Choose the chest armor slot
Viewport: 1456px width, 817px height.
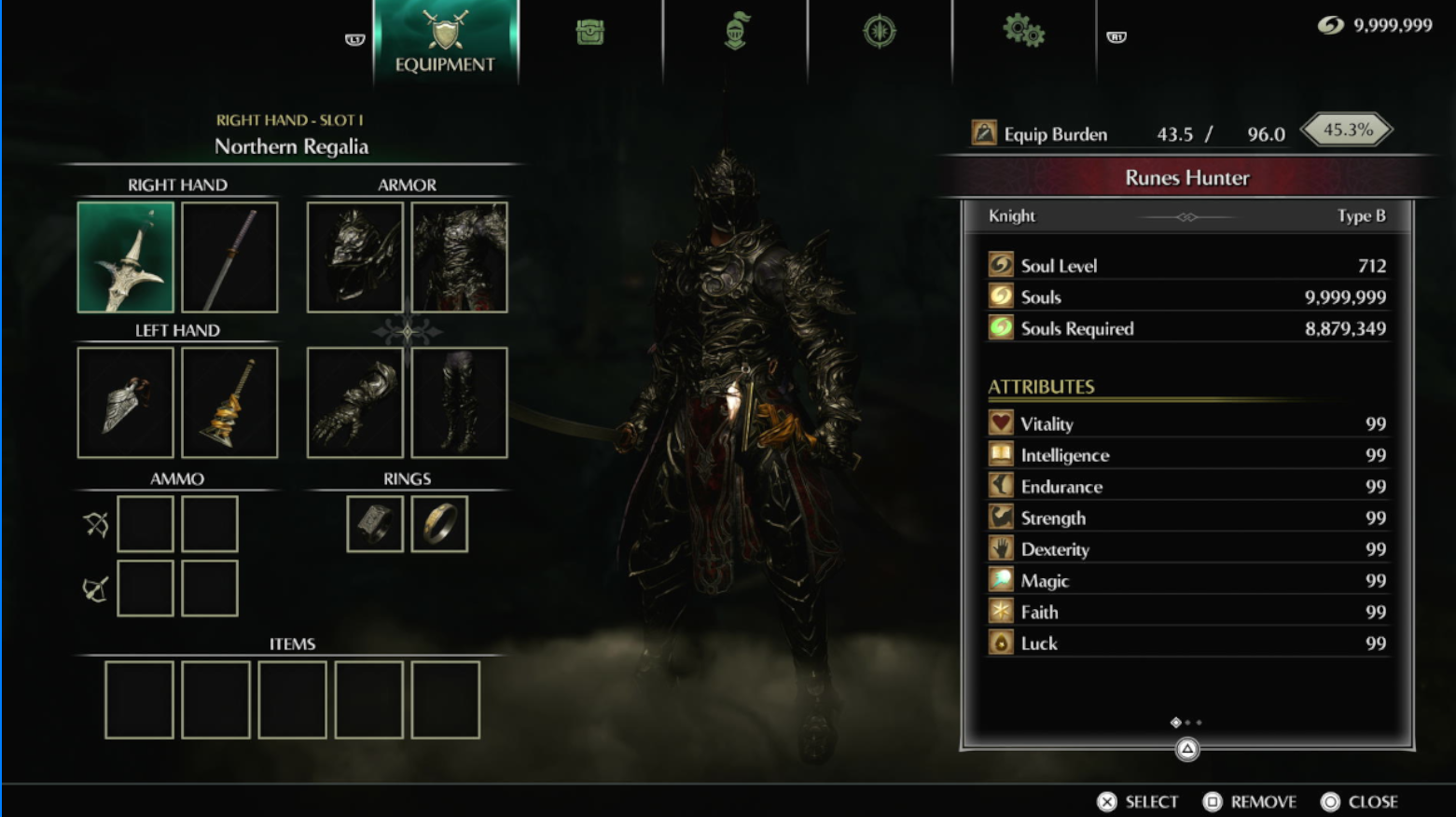pos(459,256)
